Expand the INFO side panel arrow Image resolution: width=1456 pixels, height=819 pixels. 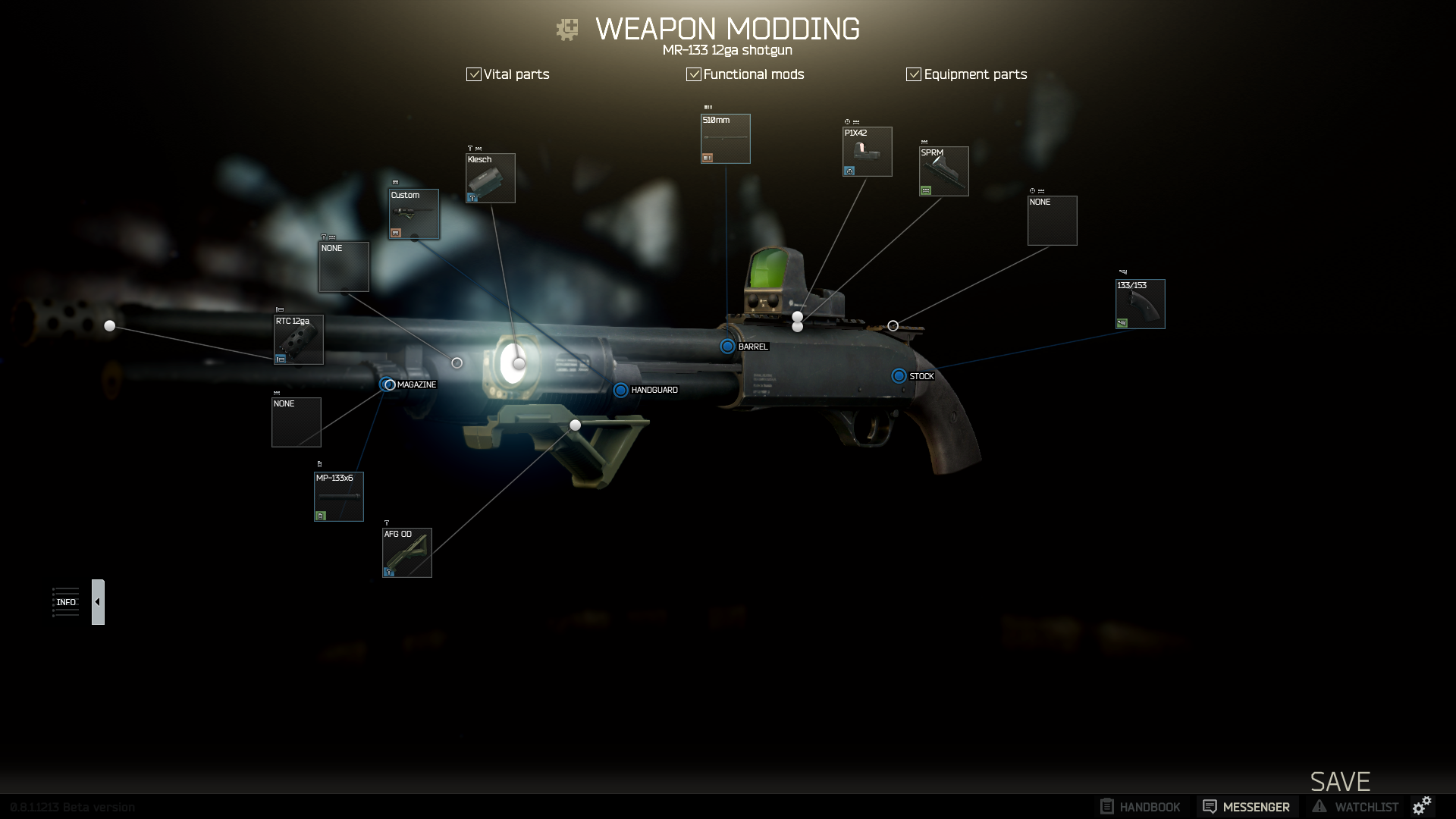[98, 602]
